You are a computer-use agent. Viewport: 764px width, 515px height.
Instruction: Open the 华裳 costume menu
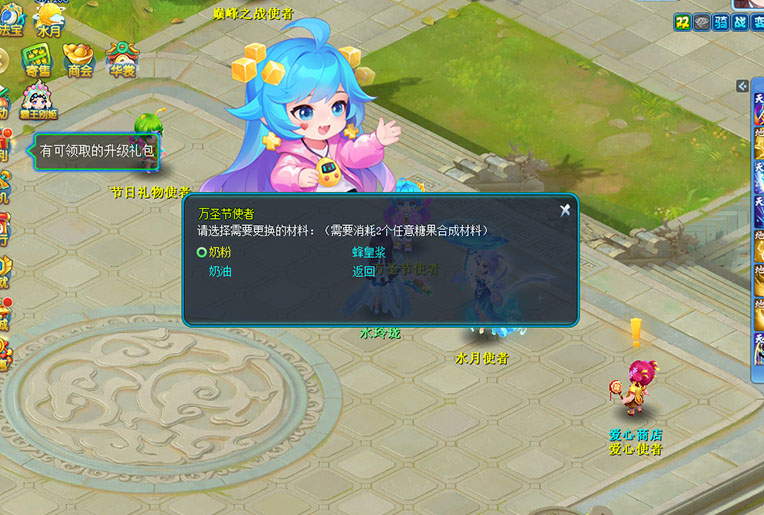click(122, 59)
